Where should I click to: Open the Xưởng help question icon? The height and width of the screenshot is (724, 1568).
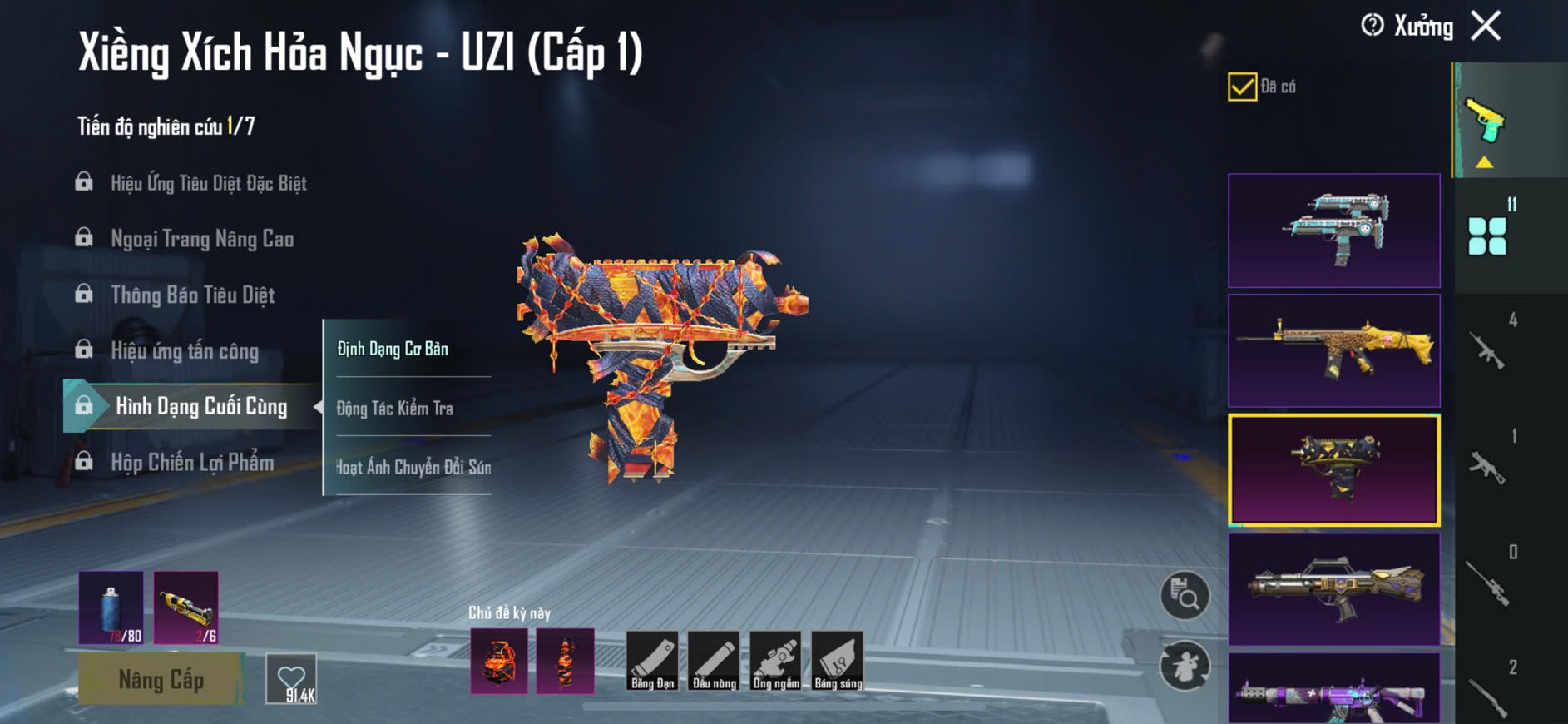[x=1373, y=26]
